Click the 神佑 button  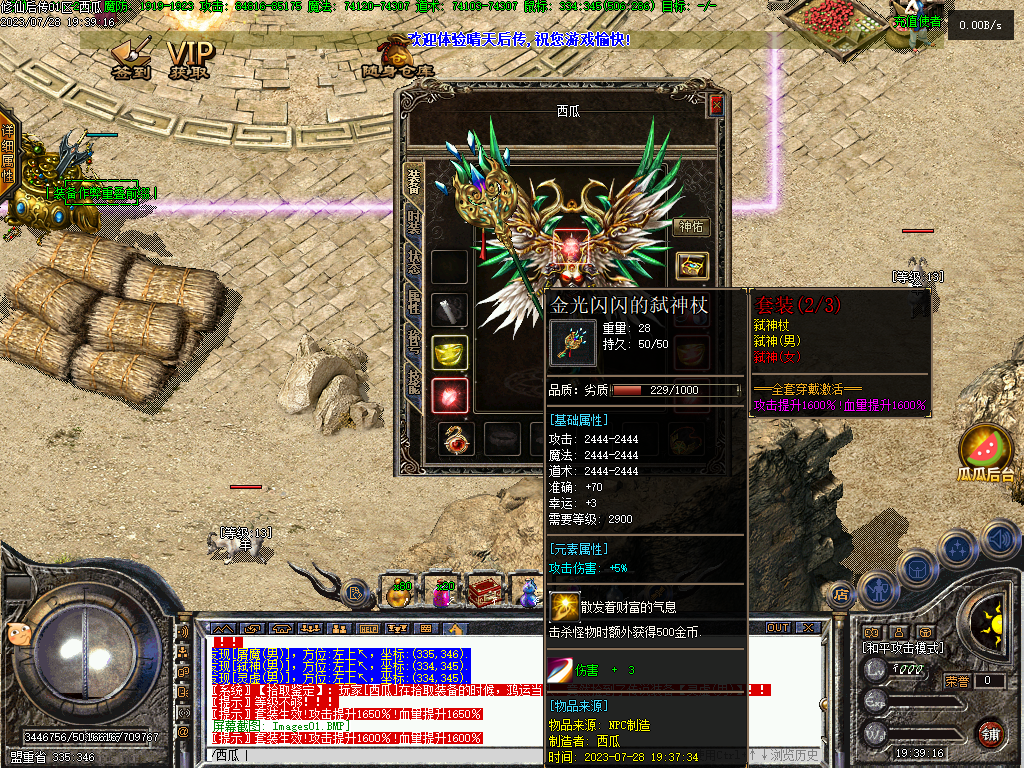(x=690, y=227)
